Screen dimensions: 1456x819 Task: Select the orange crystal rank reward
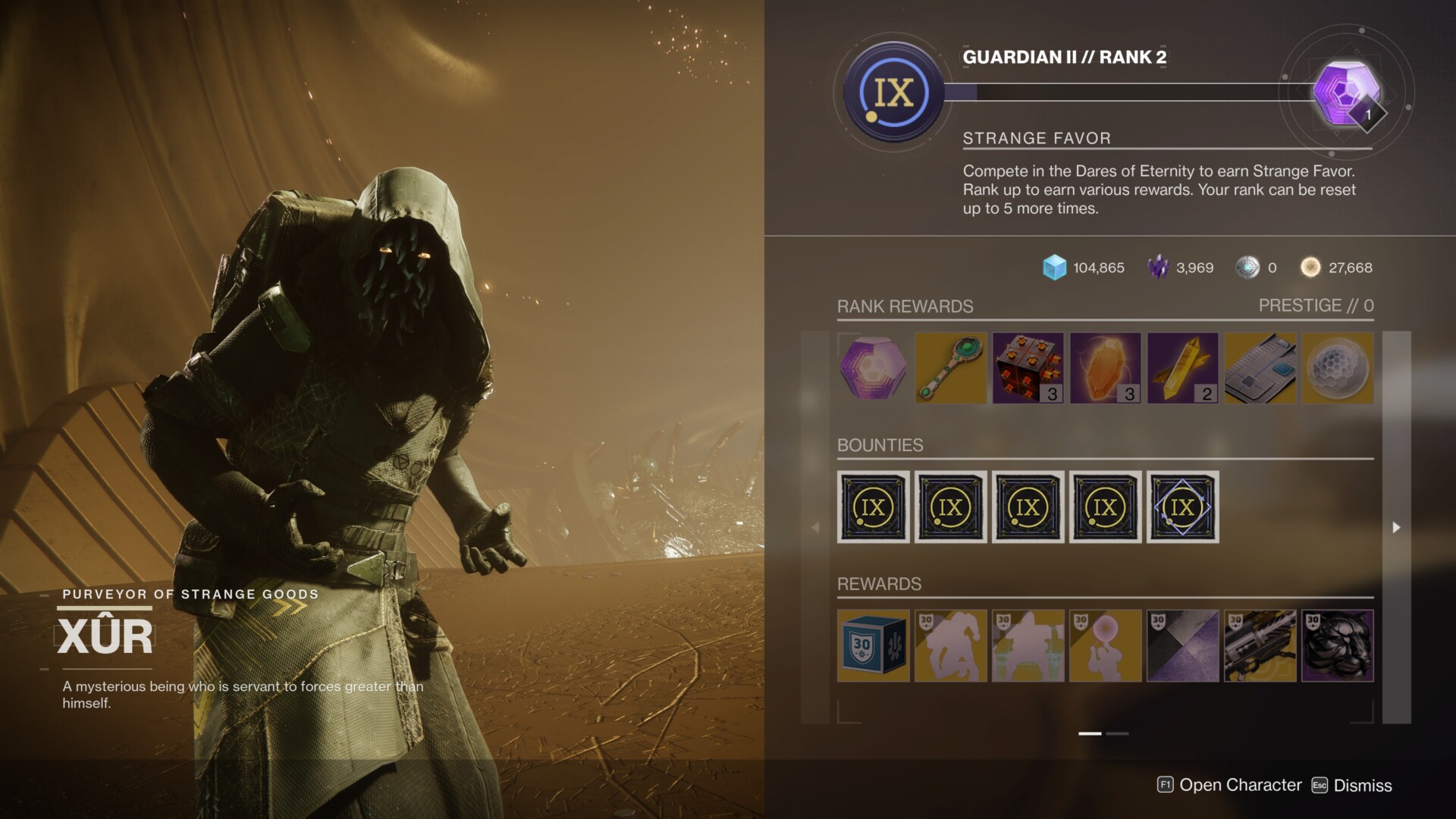1106,369
